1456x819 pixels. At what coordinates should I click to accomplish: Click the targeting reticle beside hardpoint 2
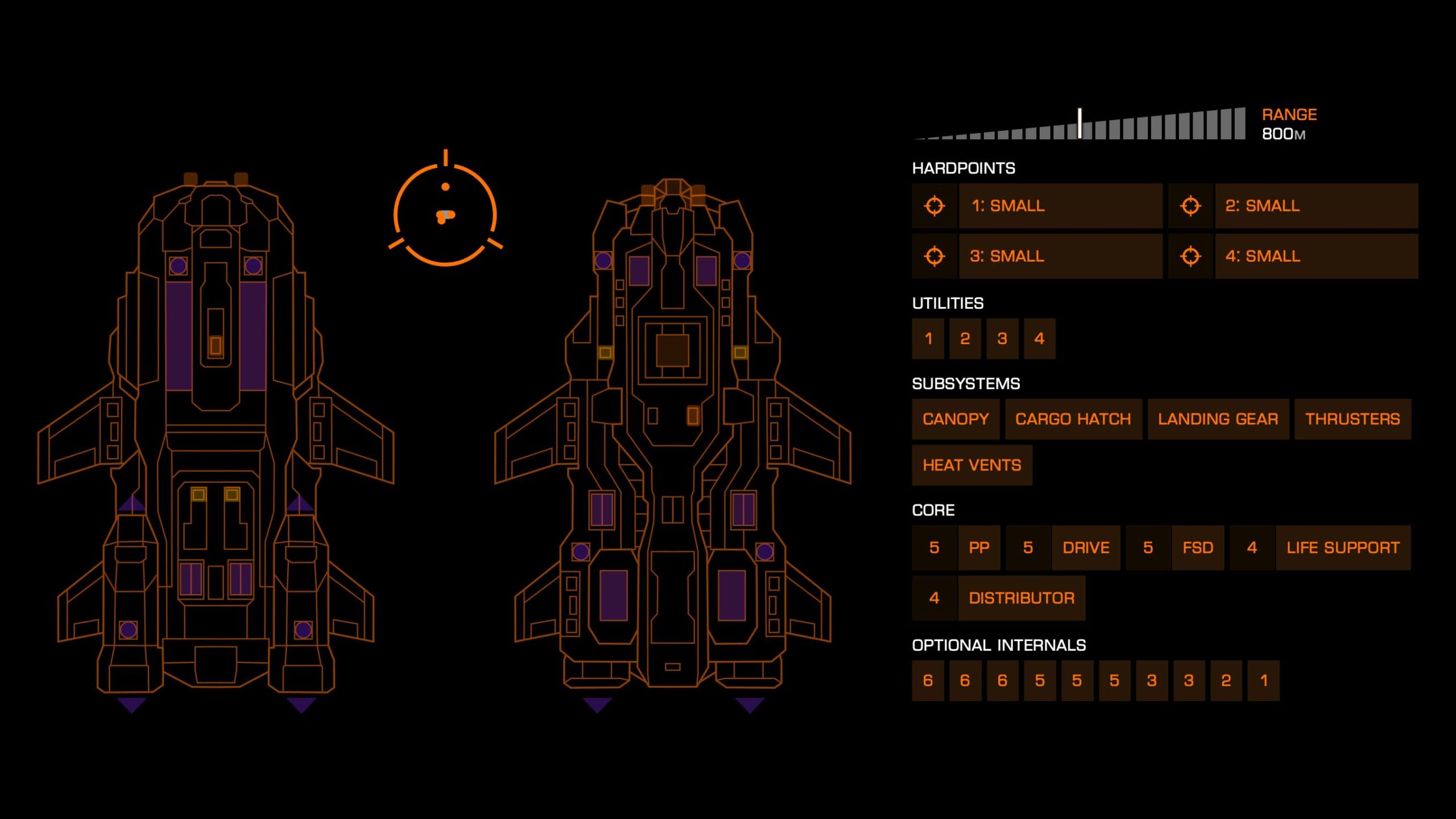tap(1192, 206)
